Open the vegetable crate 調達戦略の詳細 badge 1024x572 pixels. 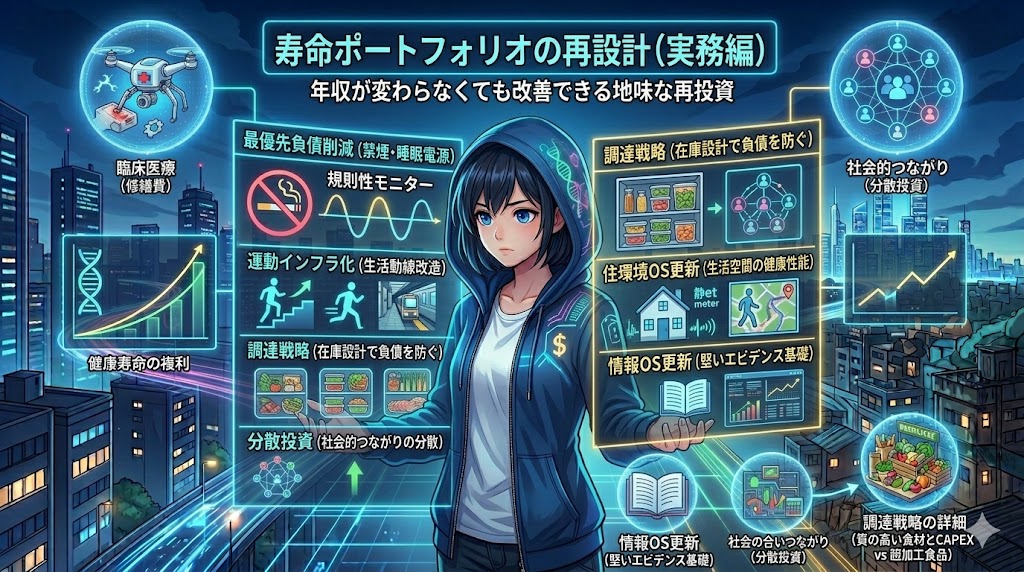(906, 461)
